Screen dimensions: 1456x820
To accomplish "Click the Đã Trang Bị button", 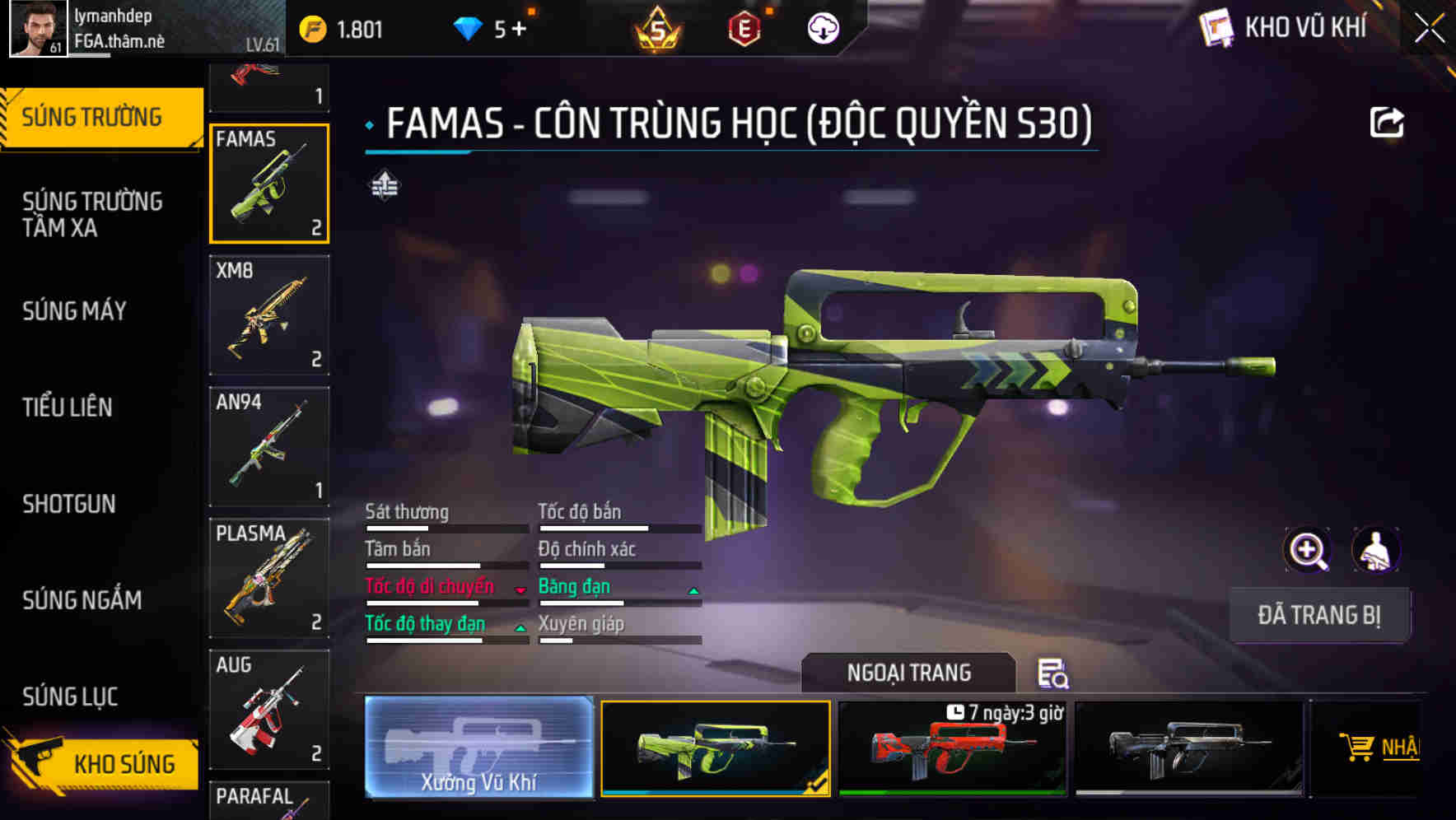I will click(x=1318, y=615).
